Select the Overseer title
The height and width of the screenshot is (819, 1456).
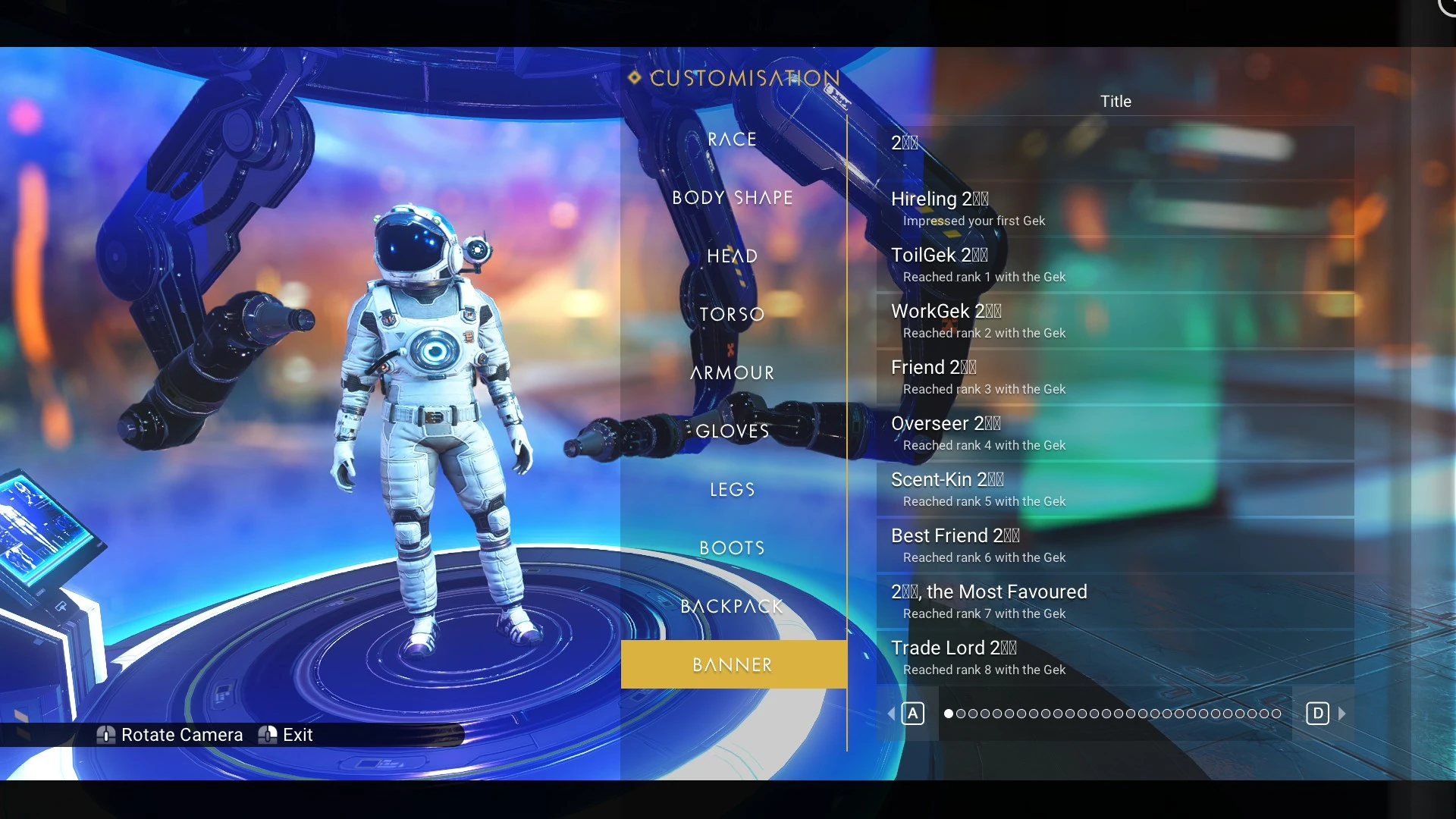[1115, 433]
